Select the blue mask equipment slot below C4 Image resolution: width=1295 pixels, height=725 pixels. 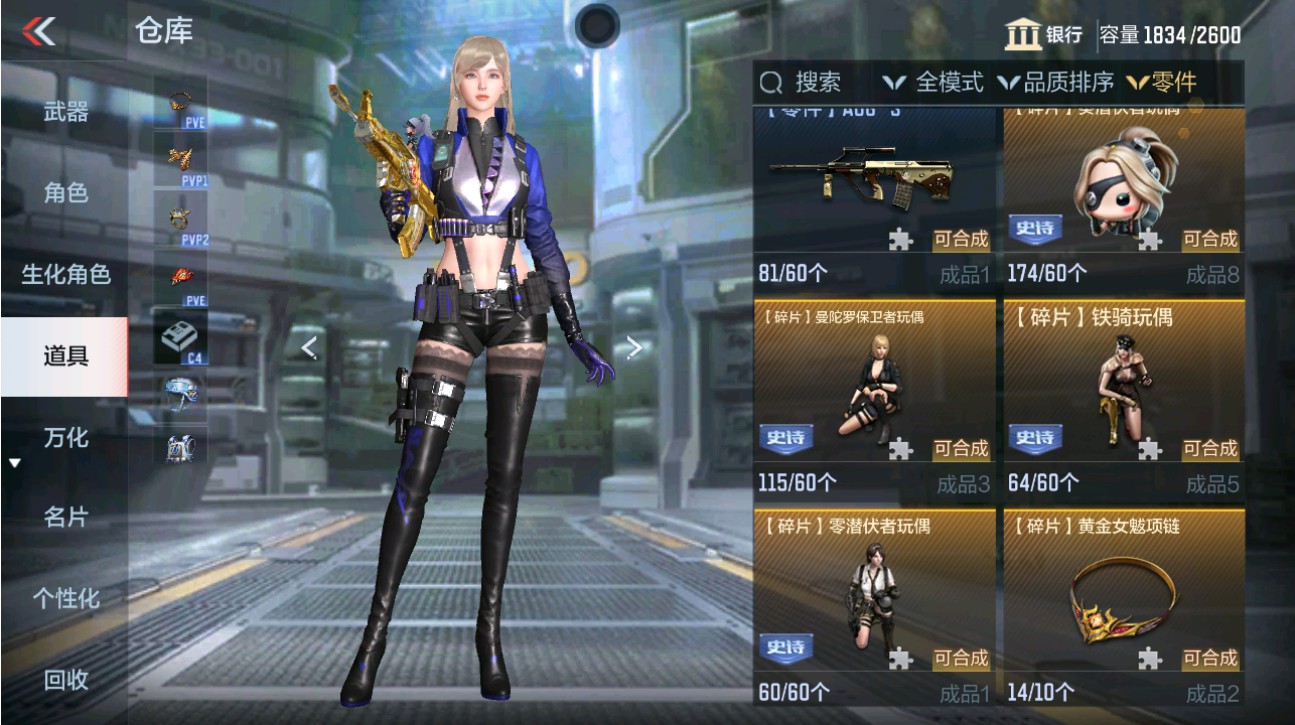tap(181, 394)
